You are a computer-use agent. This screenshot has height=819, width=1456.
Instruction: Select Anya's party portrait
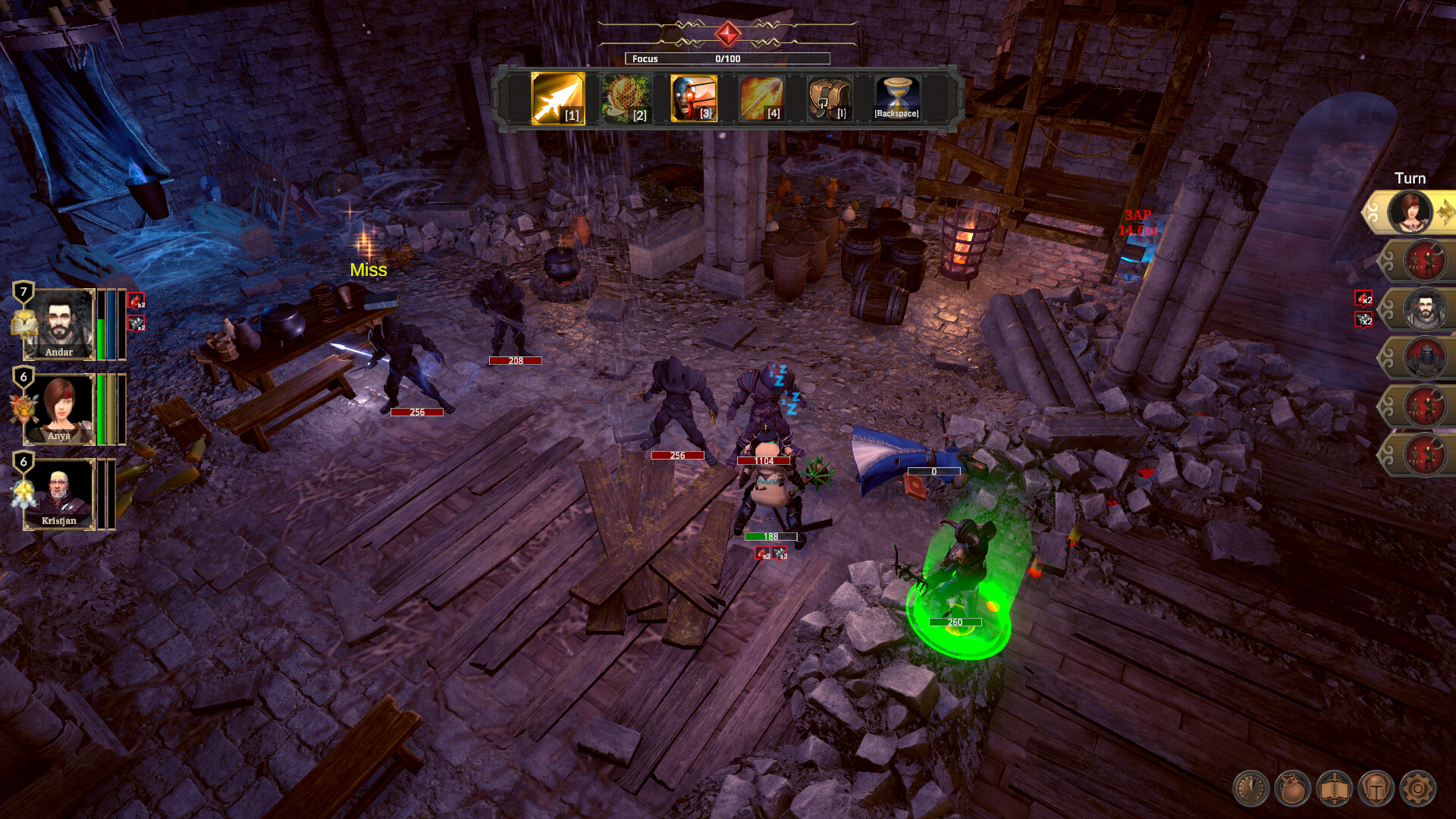click(59, 409)
